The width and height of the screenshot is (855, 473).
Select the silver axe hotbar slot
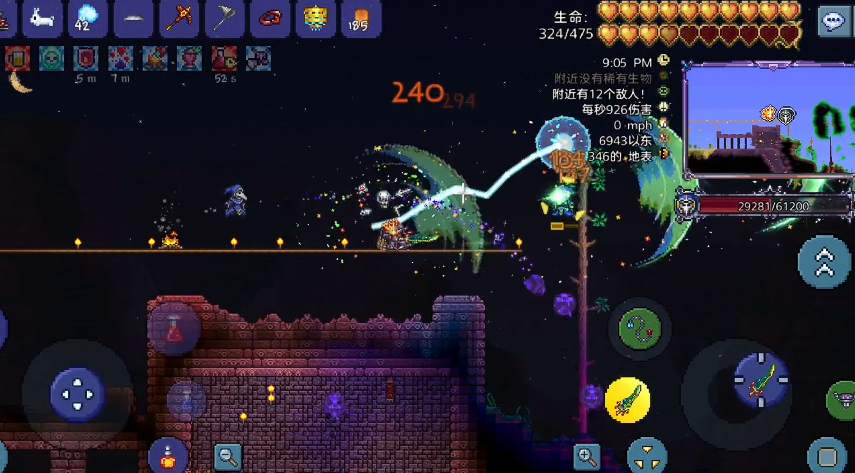click(224, 18)
